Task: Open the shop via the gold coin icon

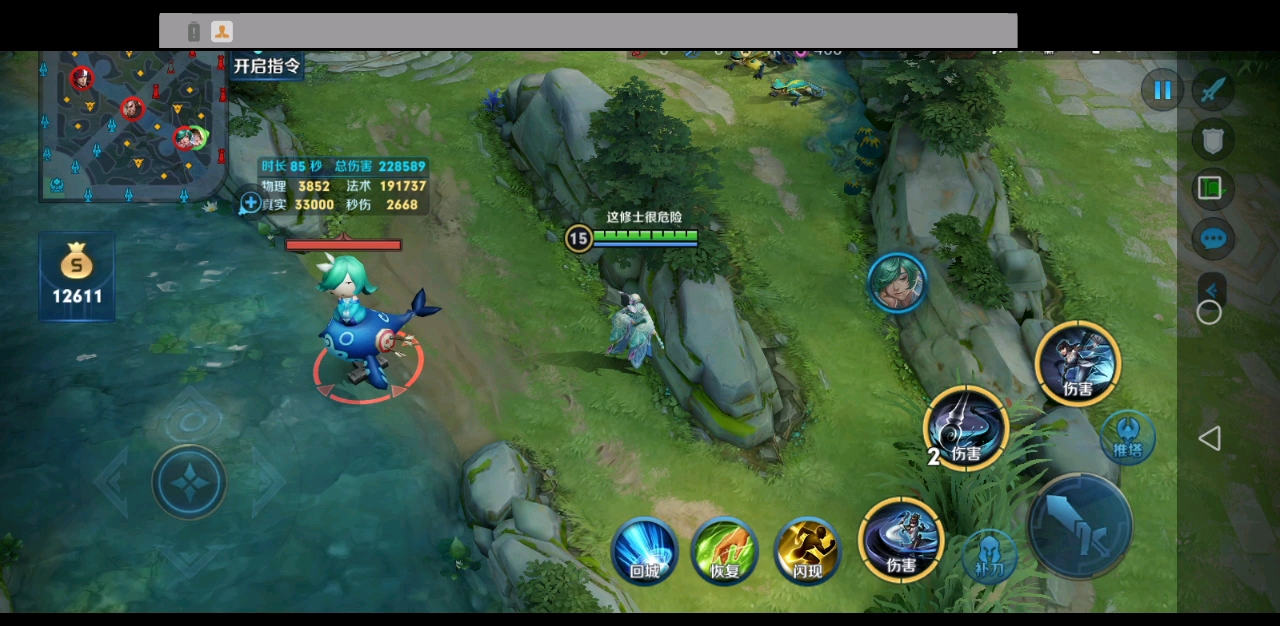Action: pyautogui.click(x=77, y=277)
